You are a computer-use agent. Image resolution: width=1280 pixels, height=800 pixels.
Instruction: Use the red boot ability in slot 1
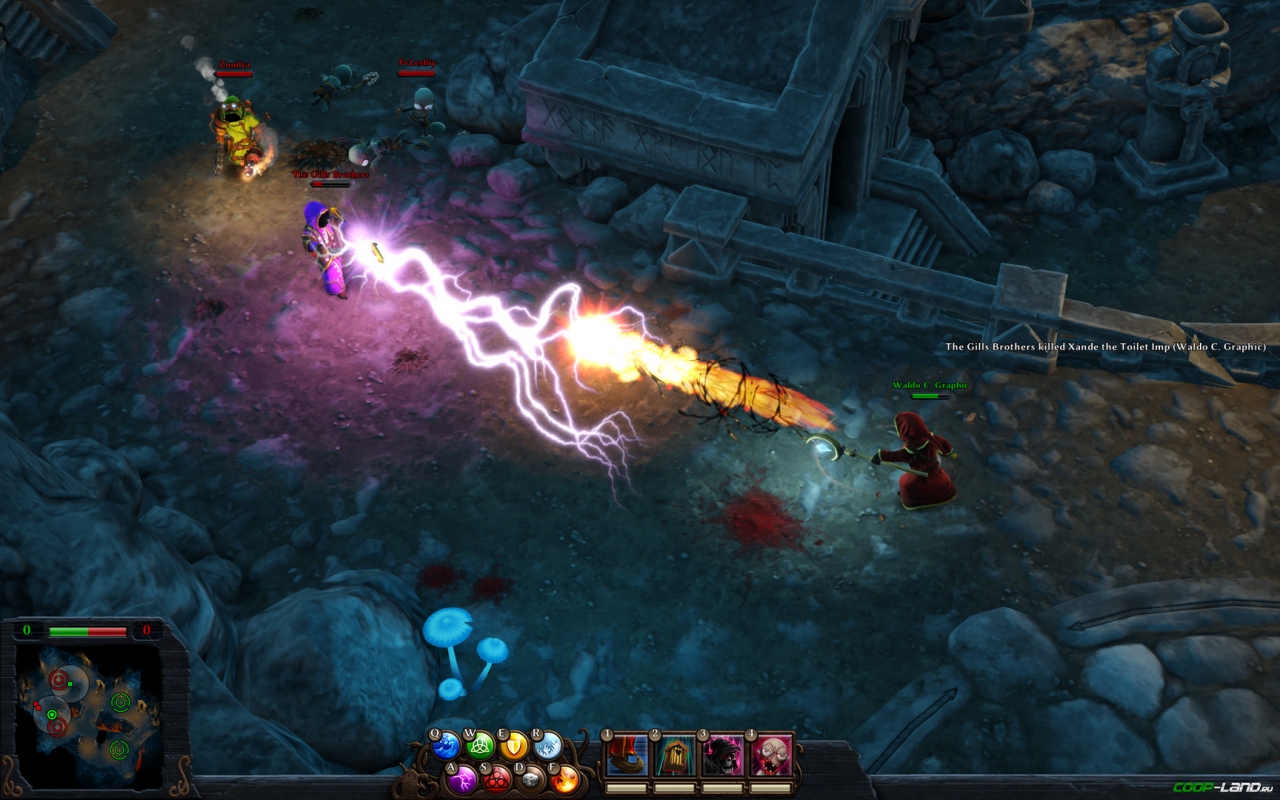[627, 755]
